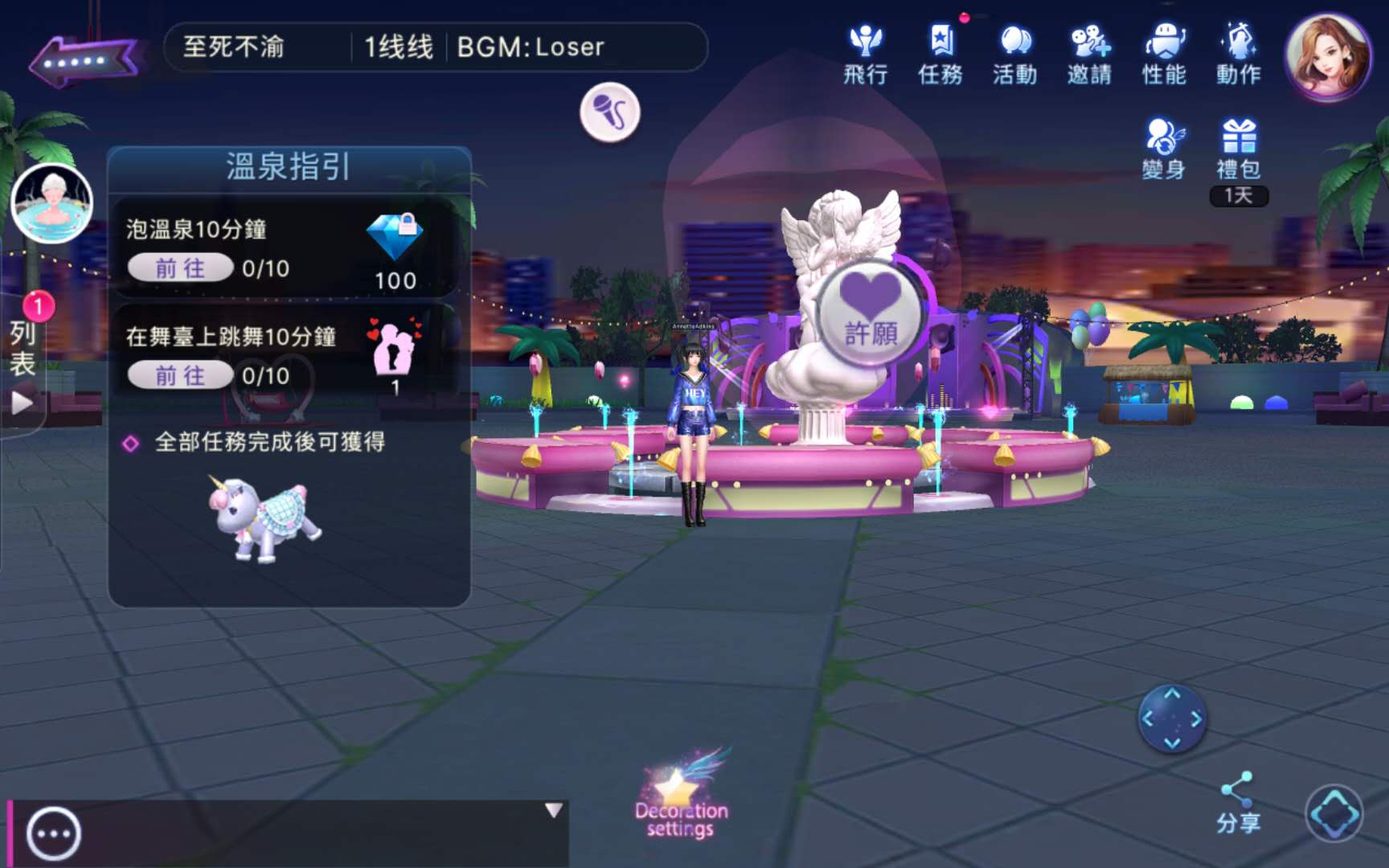
Task: Click 前往 for the hot spring task
Action: point(180,268)
